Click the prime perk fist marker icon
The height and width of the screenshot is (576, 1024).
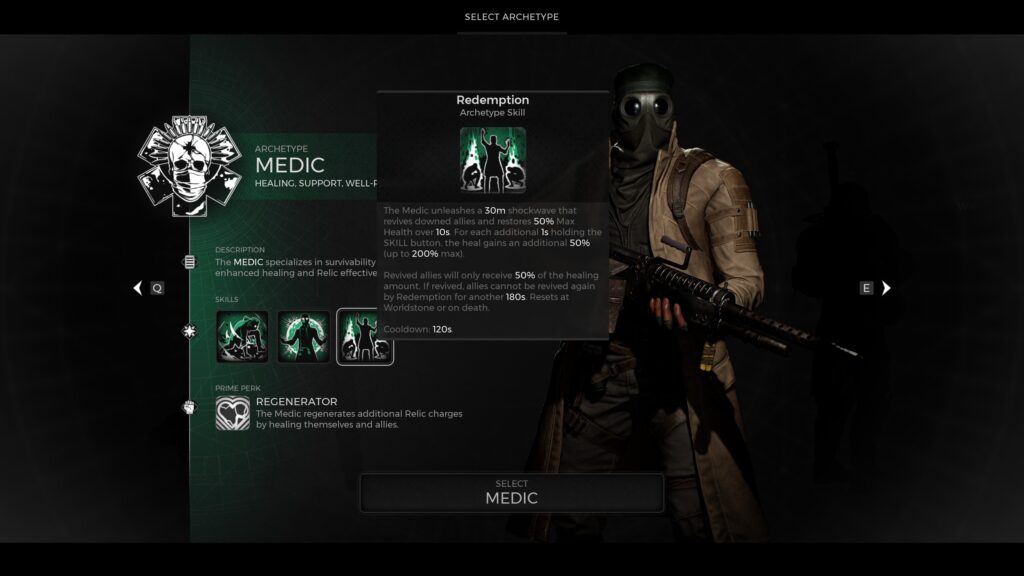coord(189,407)
